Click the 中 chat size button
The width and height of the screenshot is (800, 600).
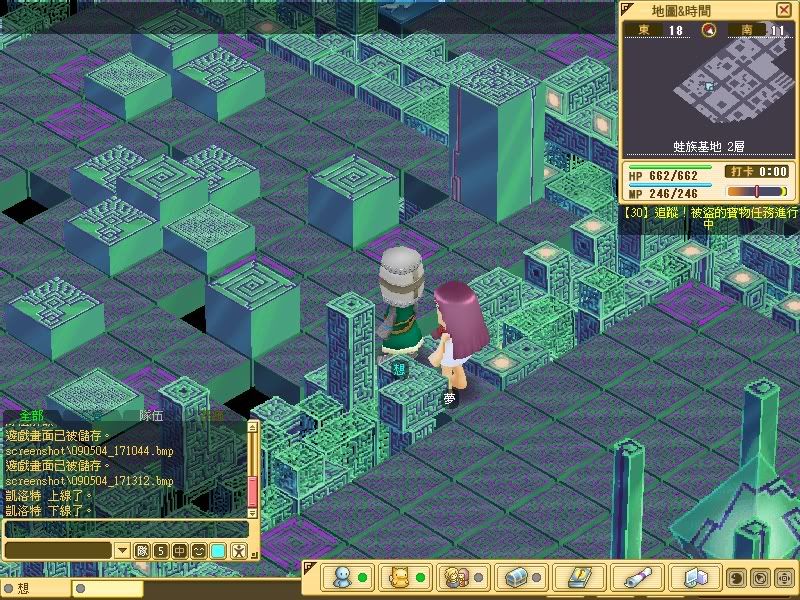coord(179,551)
